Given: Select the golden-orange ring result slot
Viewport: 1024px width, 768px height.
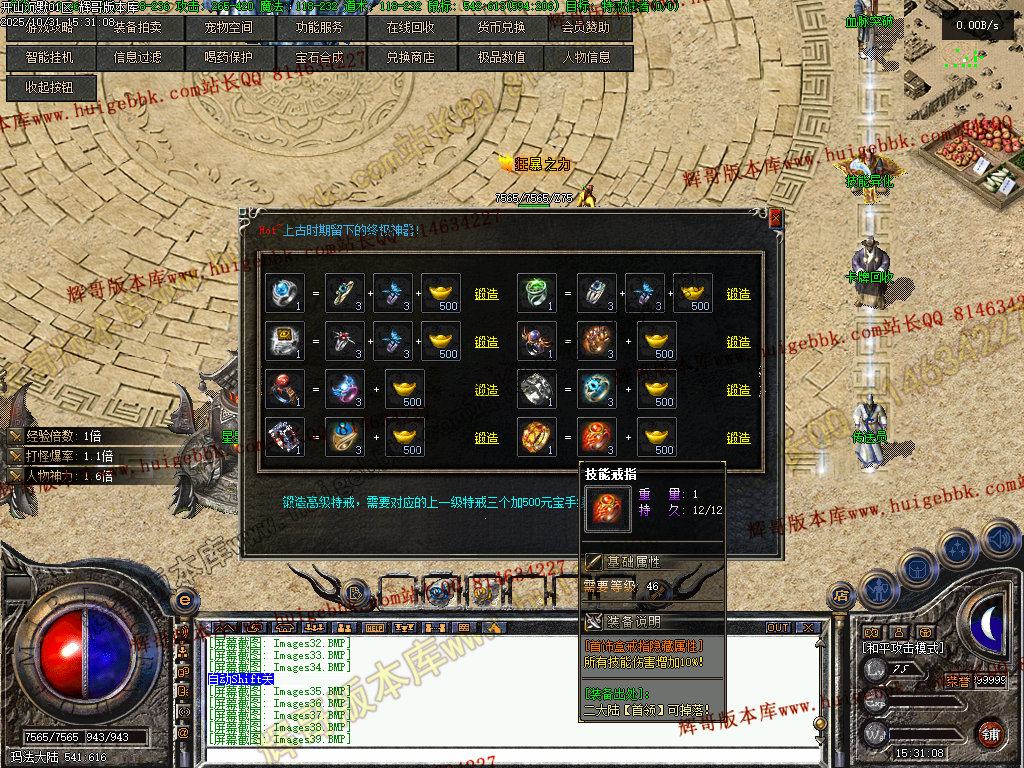Looking at the screenshot, I should [x=537, y=437].
